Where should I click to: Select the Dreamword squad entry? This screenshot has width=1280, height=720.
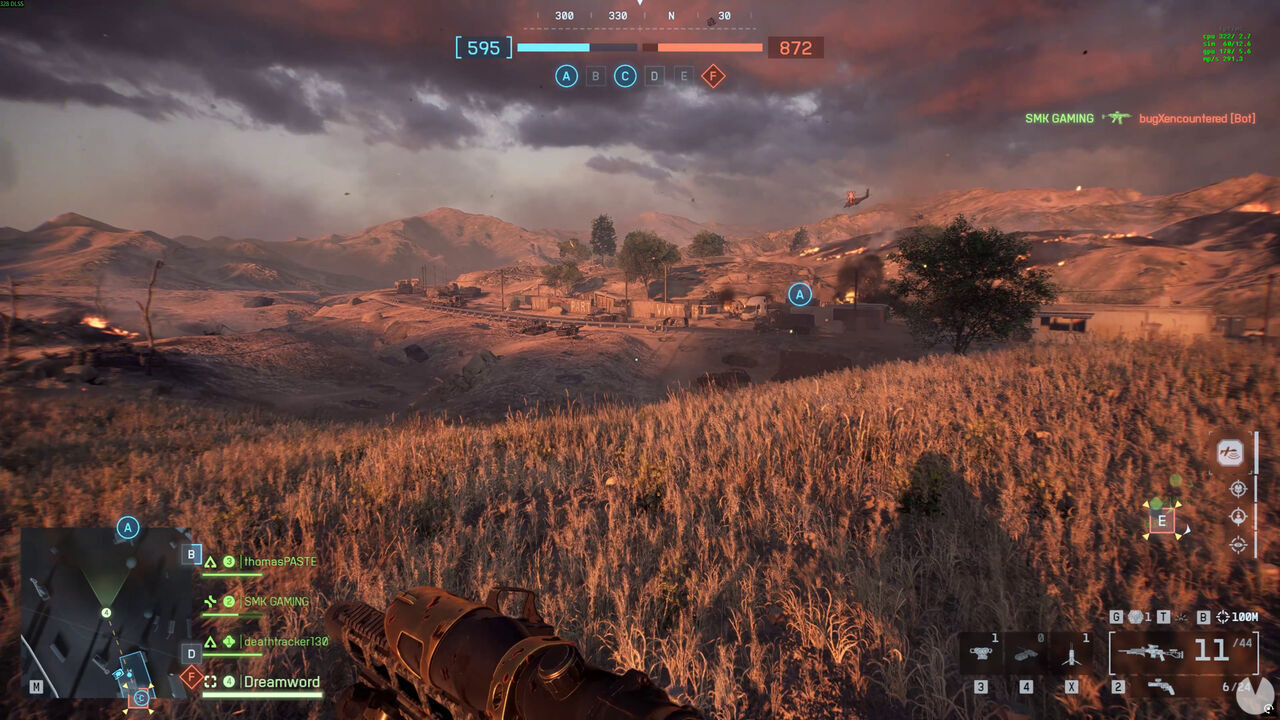point(281,682)
